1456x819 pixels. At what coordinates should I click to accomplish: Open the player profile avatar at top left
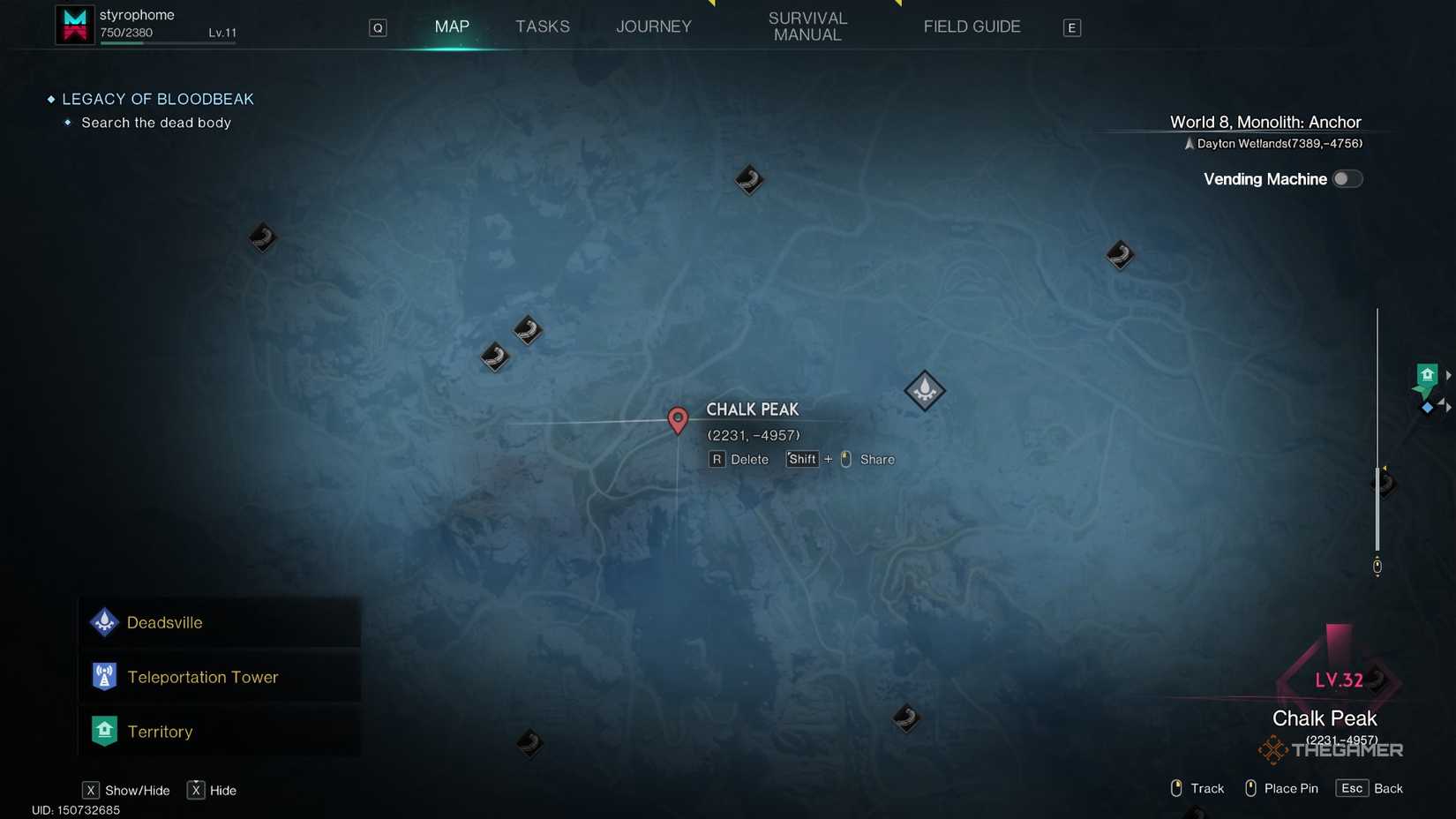coord(74,24)
